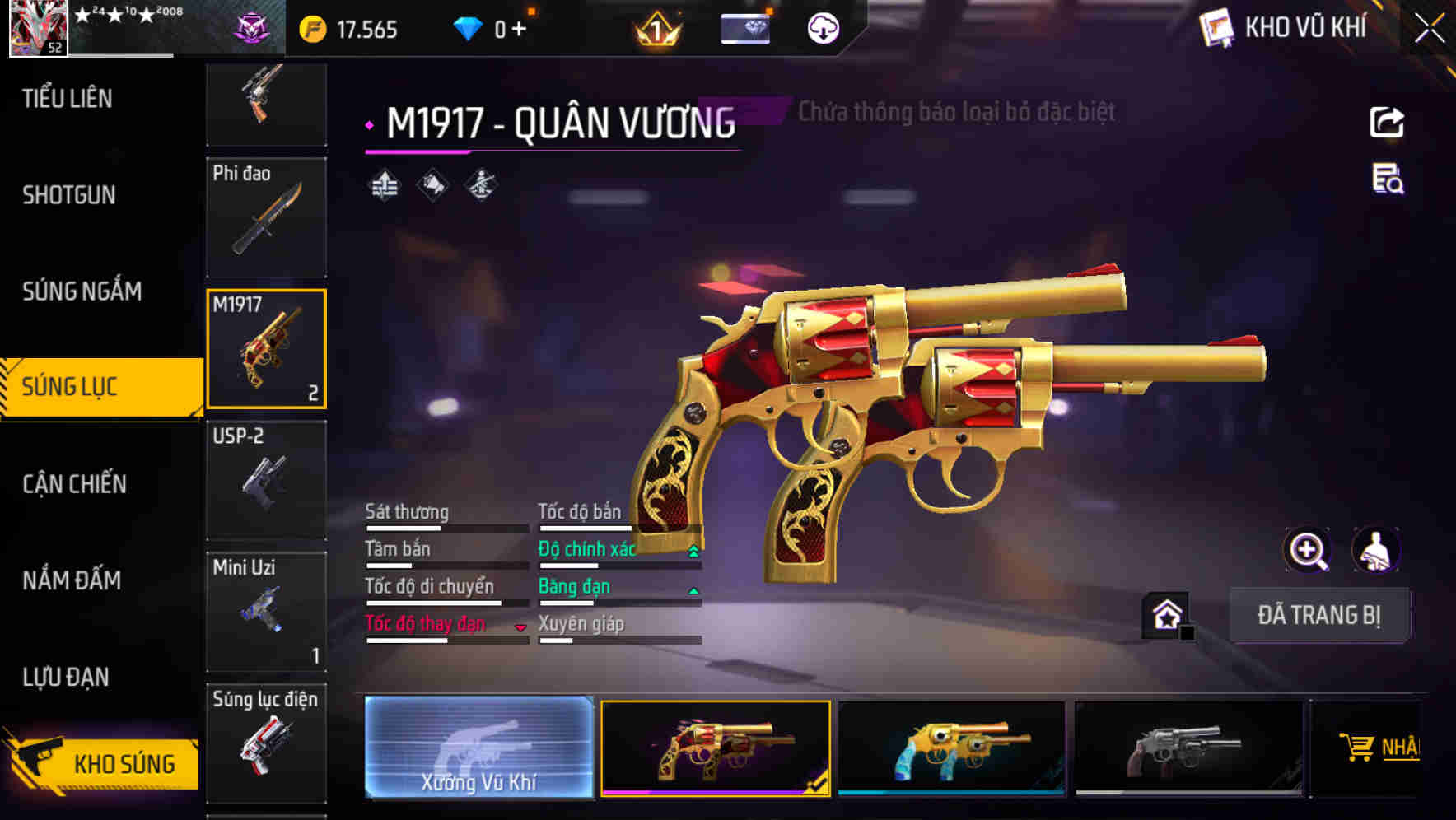Click the share weapon icon
This screenshot has width=1456, height=820.
pos(1388,122)
